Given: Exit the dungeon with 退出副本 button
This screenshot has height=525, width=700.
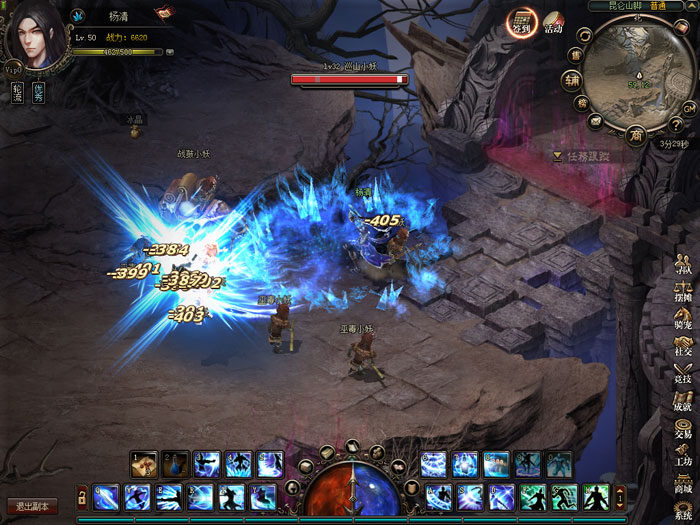Looking at the screenshot, I should (x=32, y=506).
